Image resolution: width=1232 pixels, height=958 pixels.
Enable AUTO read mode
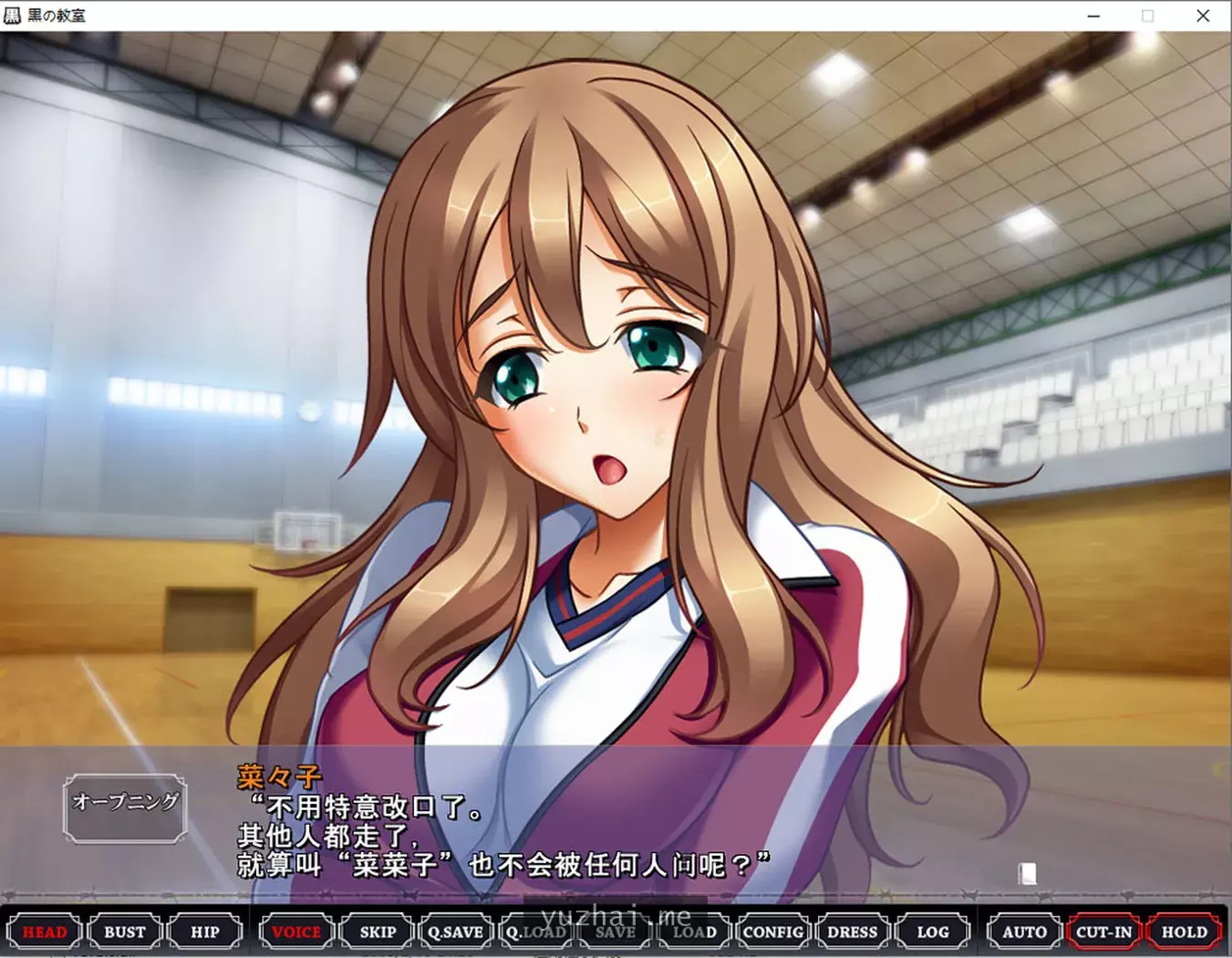pos(1023,932)
